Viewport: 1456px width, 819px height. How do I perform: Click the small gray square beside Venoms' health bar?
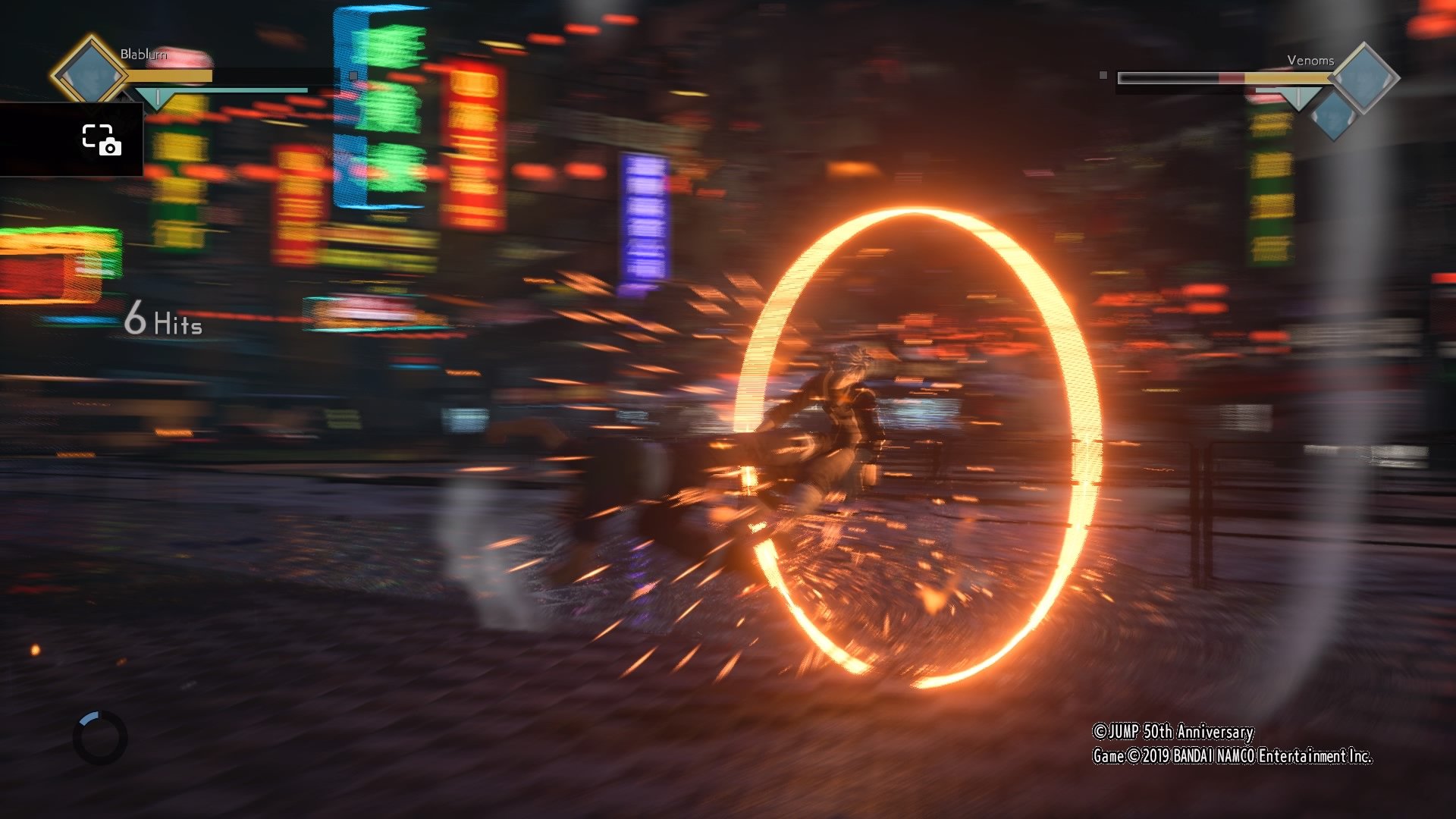[x=1103, y=75]
